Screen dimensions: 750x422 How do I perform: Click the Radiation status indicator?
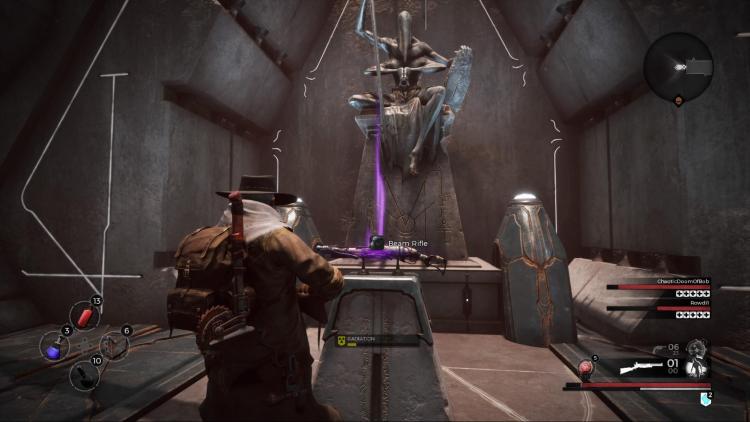click(x=362, y=340)
